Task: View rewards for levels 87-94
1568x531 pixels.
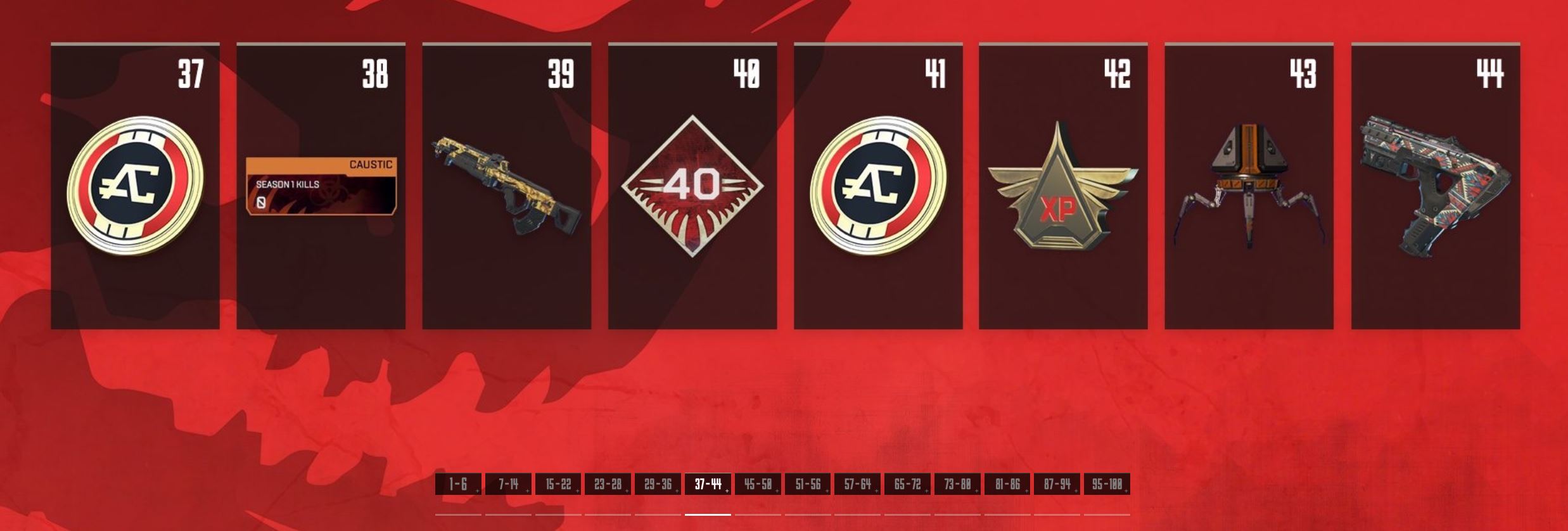Action: [1057, 485]
